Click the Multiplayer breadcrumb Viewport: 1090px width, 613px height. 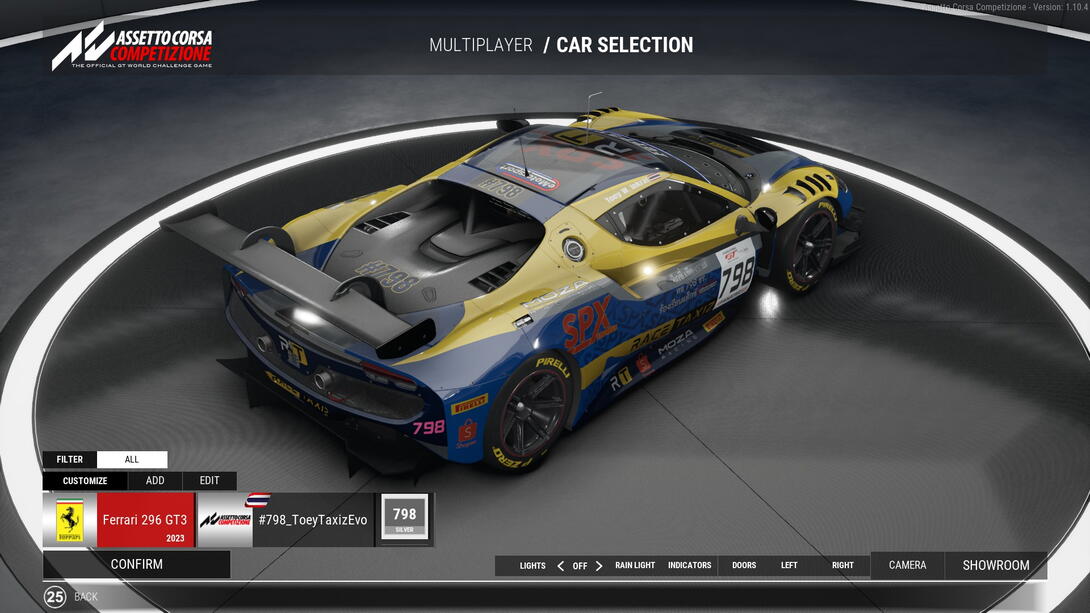click(480, 45)
